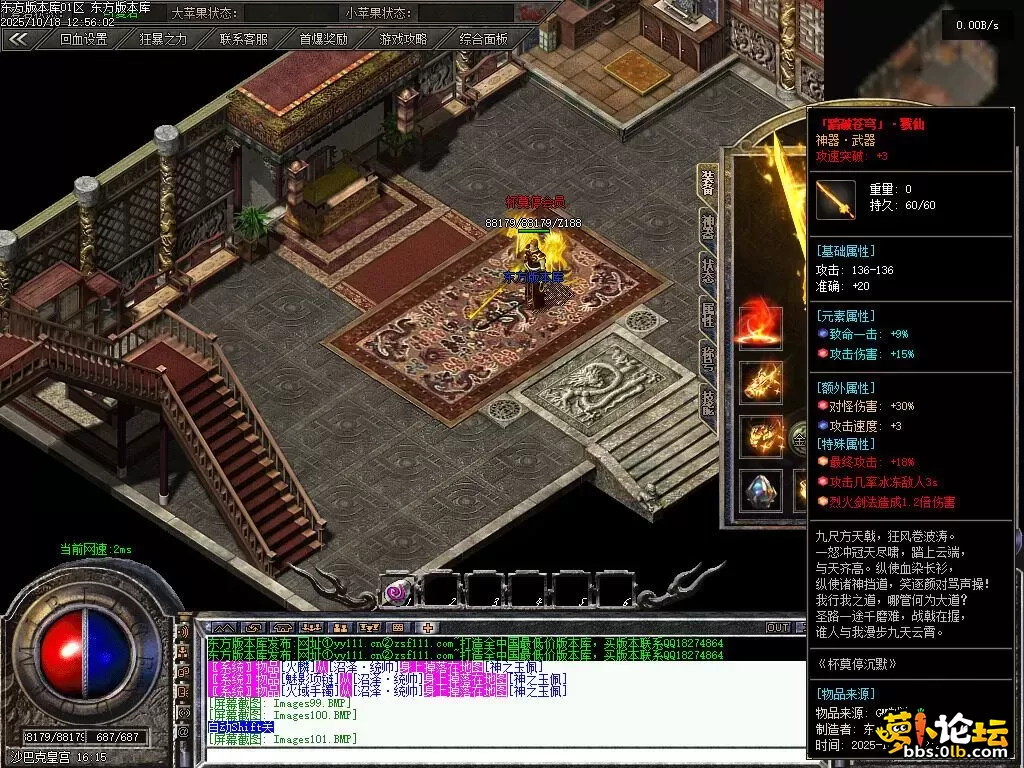This screenshot has width=1024, height=768.
Task: Switch to the 神器 tab
Action: (708, 228)
